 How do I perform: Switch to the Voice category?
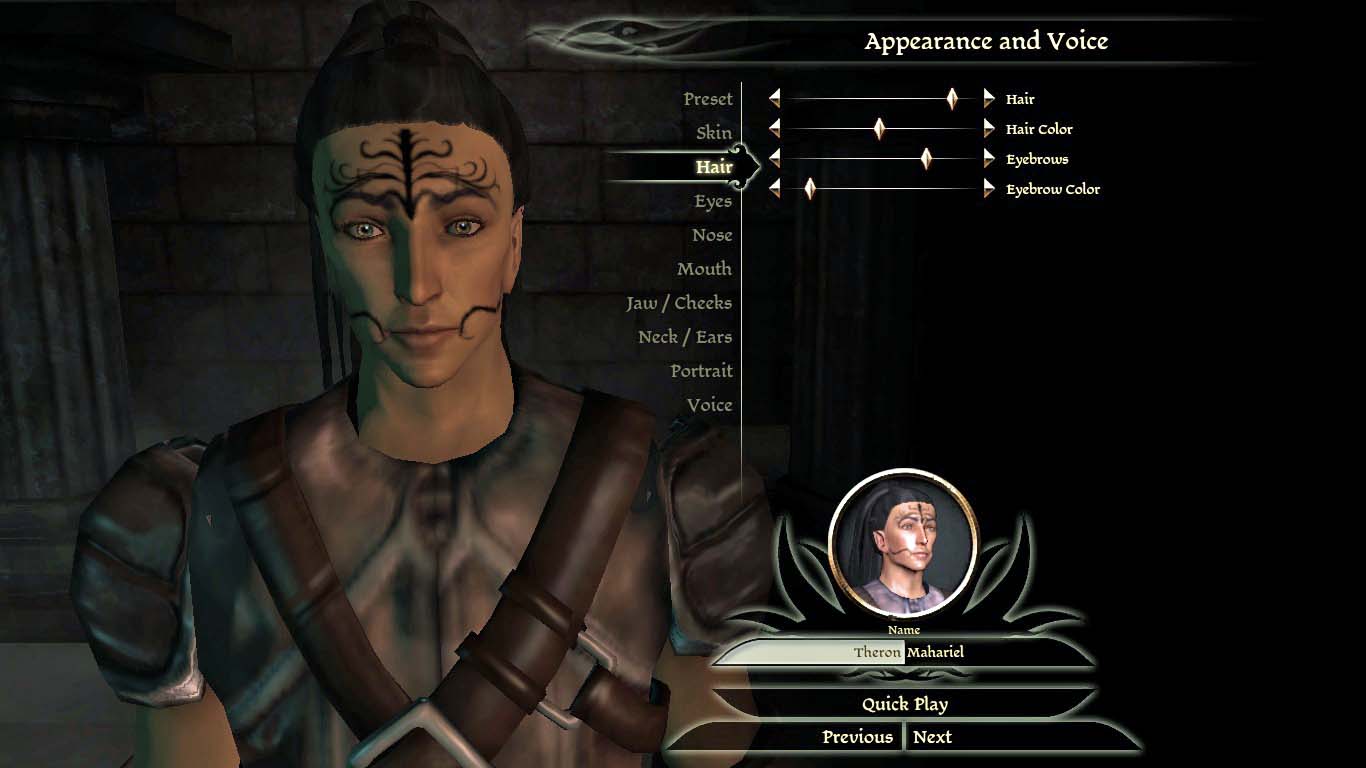pos(709,405)
